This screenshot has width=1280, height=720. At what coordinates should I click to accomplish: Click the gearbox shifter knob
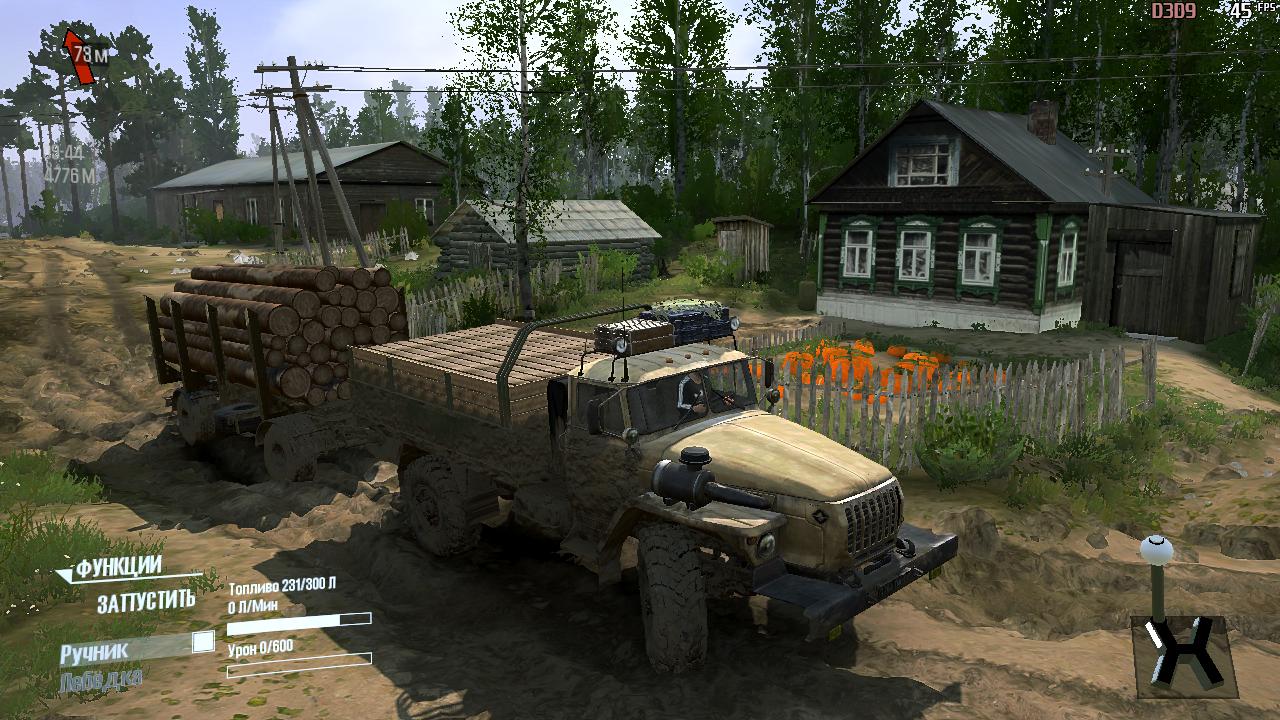click(x=1156, y=550)
